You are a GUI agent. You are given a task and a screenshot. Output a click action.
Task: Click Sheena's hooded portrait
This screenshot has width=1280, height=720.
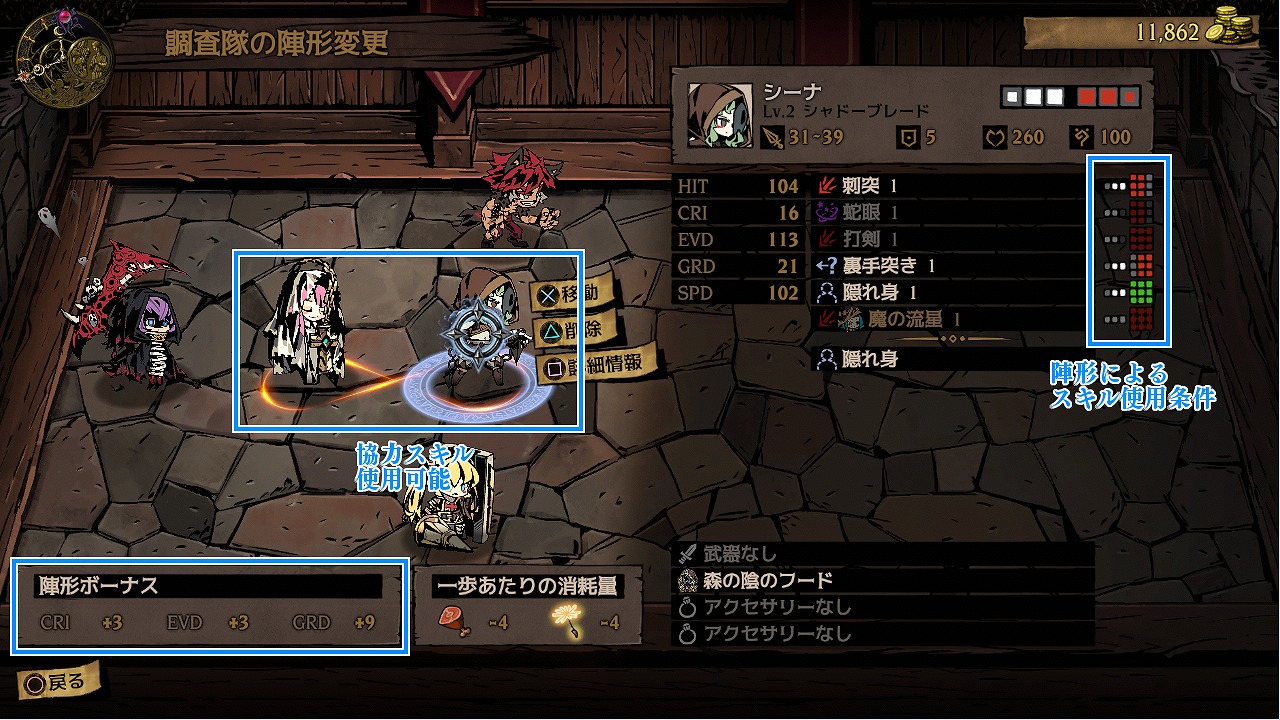tap(719, 115)
